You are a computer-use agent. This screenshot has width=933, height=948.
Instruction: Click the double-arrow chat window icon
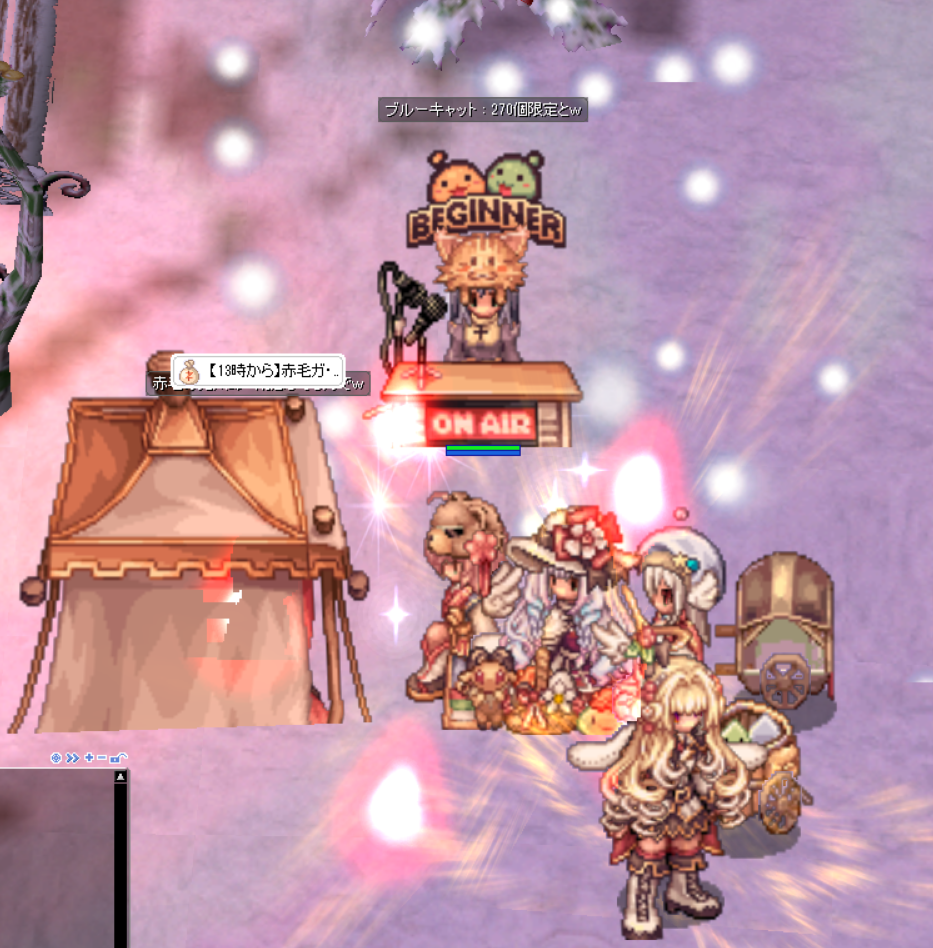tap(72, 758)
